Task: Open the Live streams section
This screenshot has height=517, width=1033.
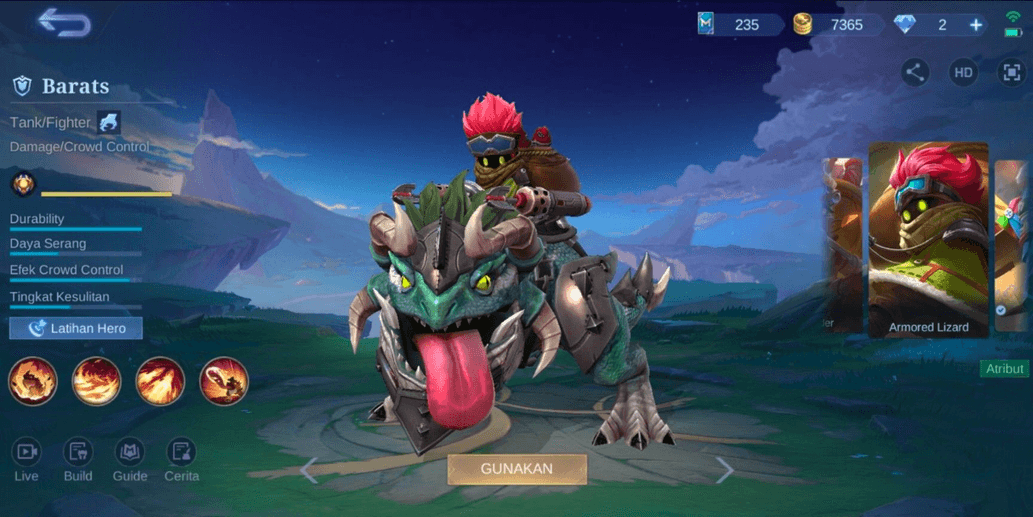Action: [27, 461]
